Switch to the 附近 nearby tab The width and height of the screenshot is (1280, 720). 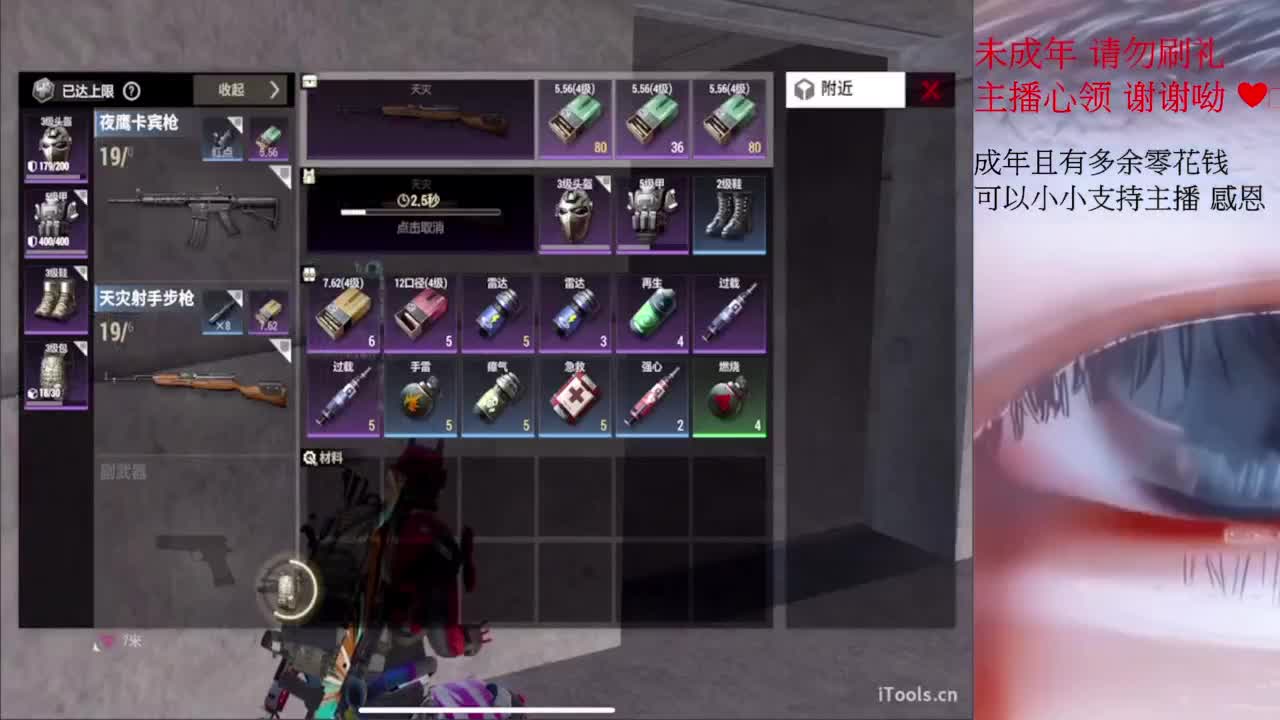845,89
